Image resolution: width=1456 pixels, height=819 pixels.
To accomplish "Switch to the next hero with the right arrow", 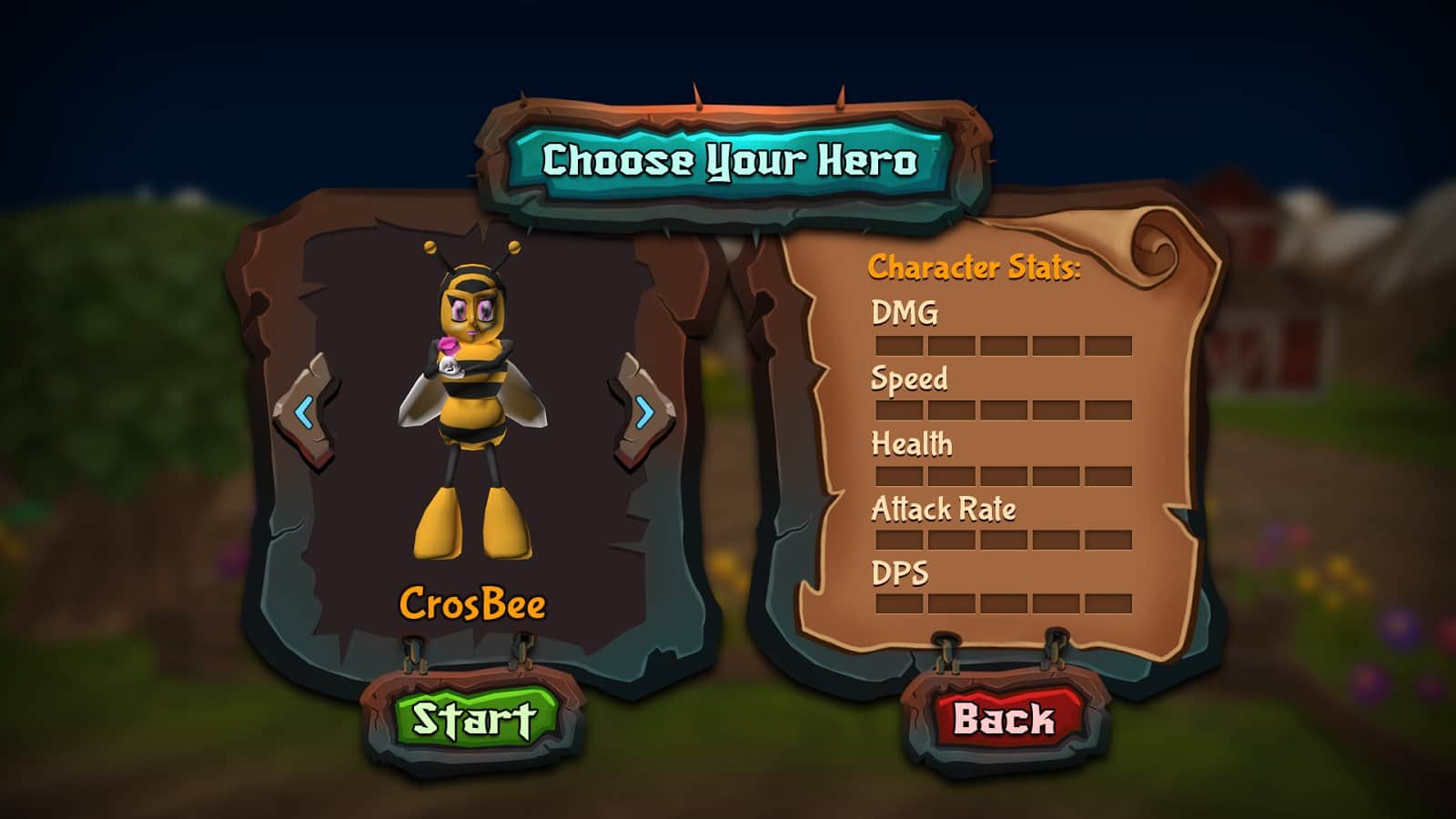I will click(644, 413).
